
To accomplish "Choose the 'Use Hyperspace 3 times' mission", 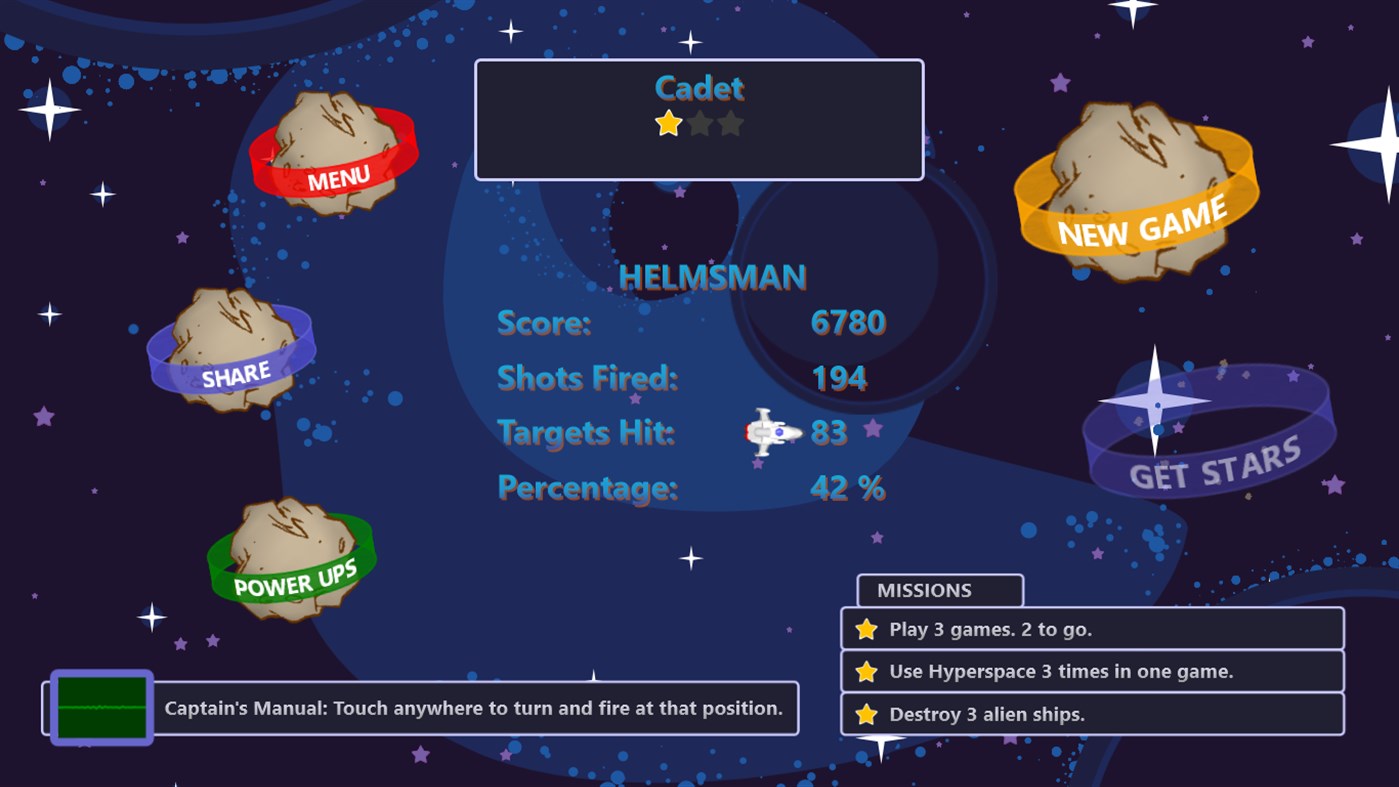I will click(1092, 672).
